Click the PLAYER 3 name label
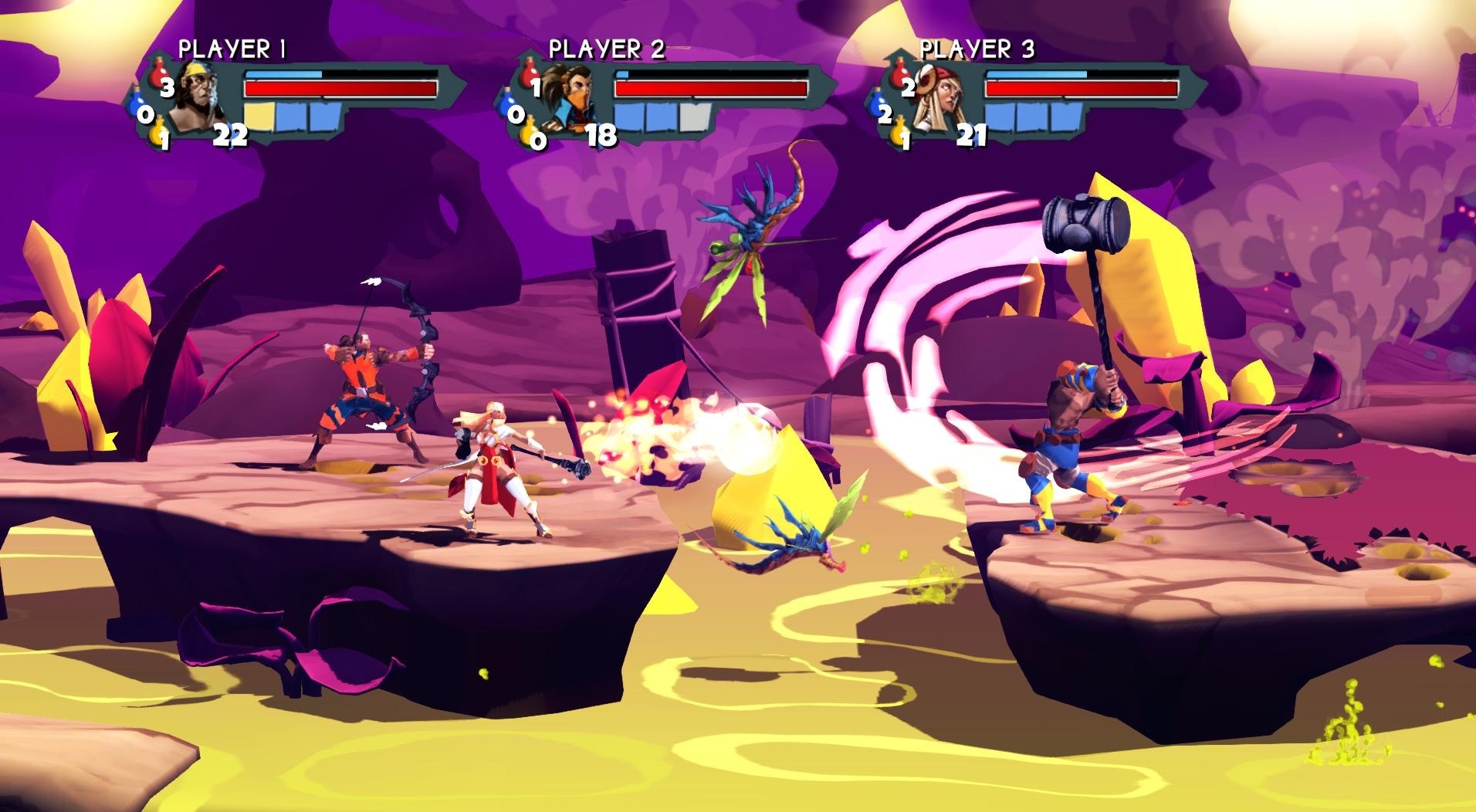 coord(976,49)
